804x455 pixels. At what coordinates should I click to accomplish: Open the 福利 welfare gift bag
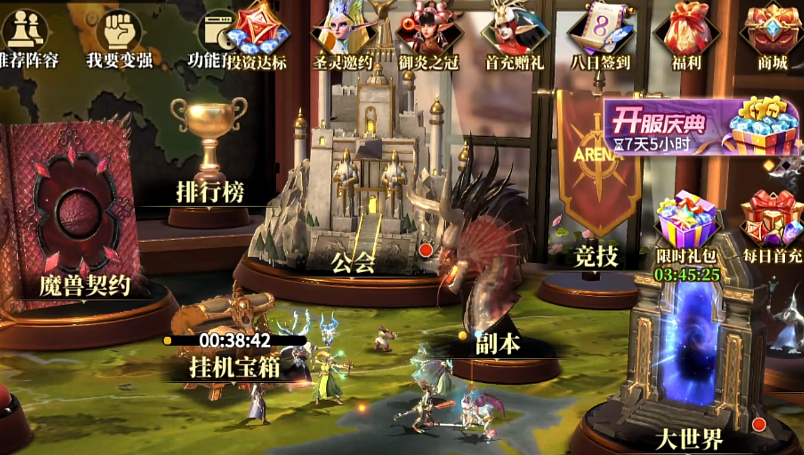685,32
